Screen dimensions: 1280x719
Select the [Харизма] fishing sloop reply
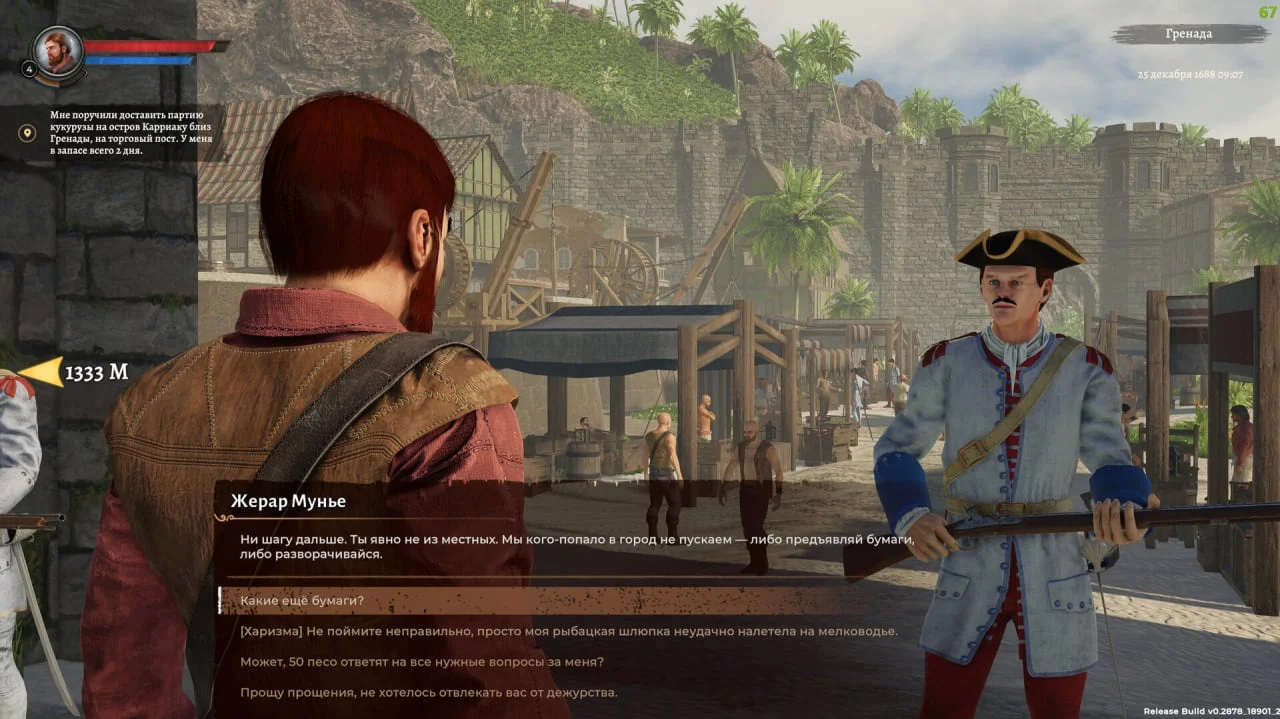click(568, 631)
